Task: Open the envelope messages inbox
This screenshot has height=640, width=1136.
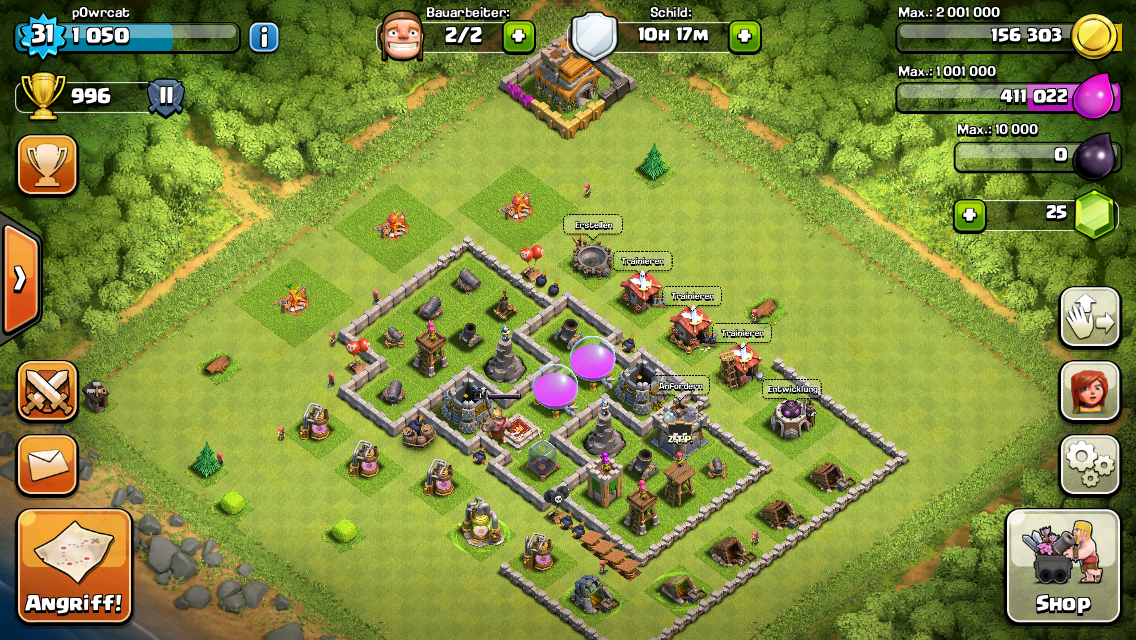Action: tap(47, 464)
